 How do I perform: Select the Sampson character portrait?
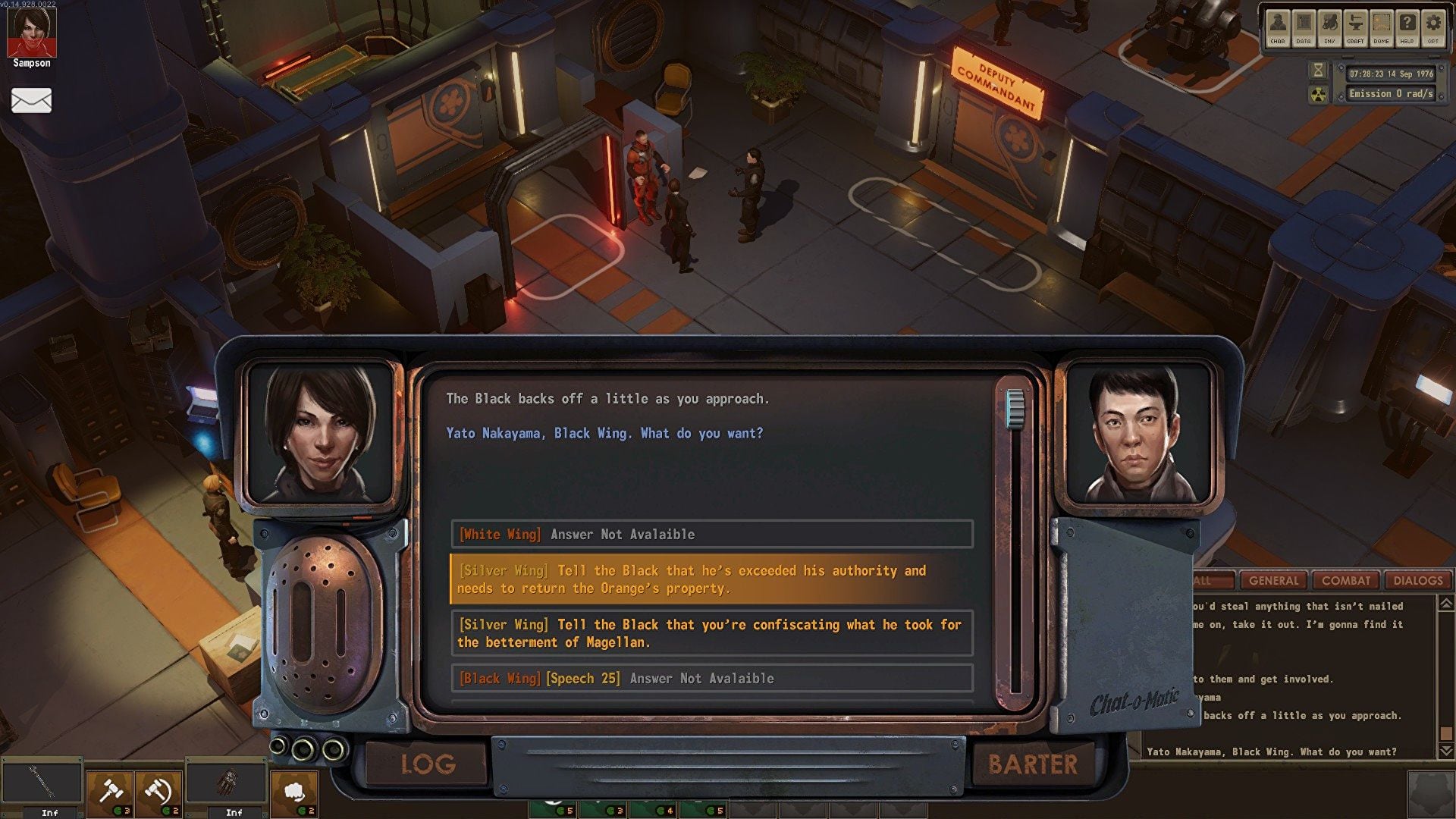(x=31, y=33)
